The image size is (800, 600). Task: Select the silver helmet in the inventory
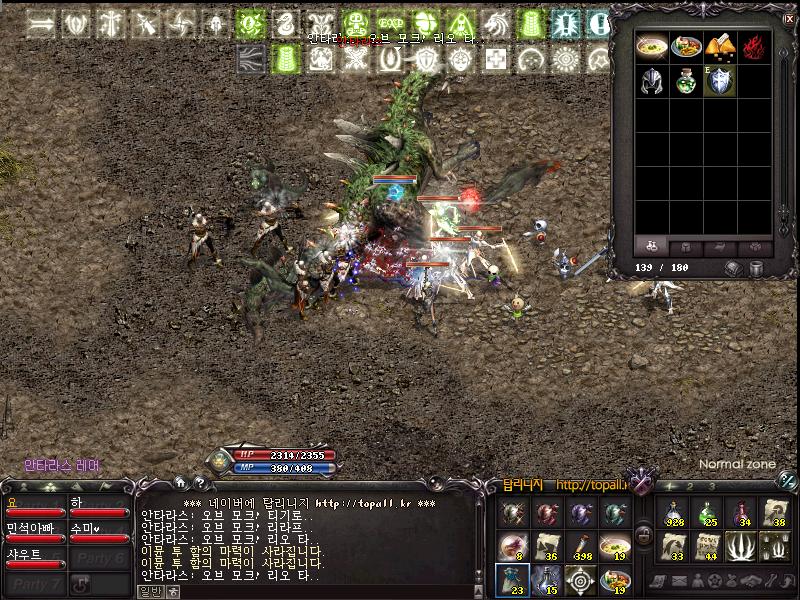[653, 81]
